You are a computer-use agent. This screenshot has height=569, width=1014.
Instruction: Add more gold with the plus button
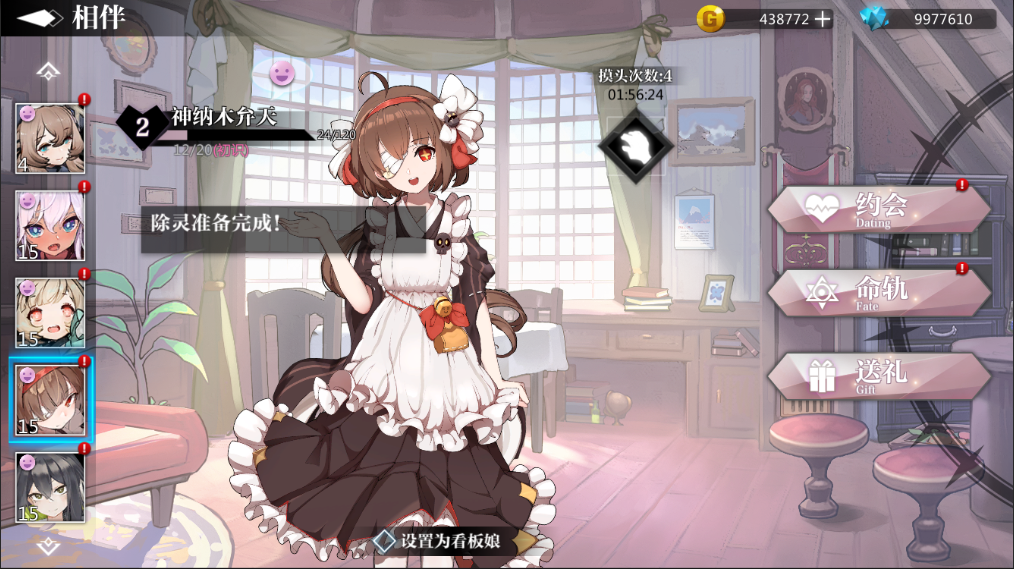822,19
